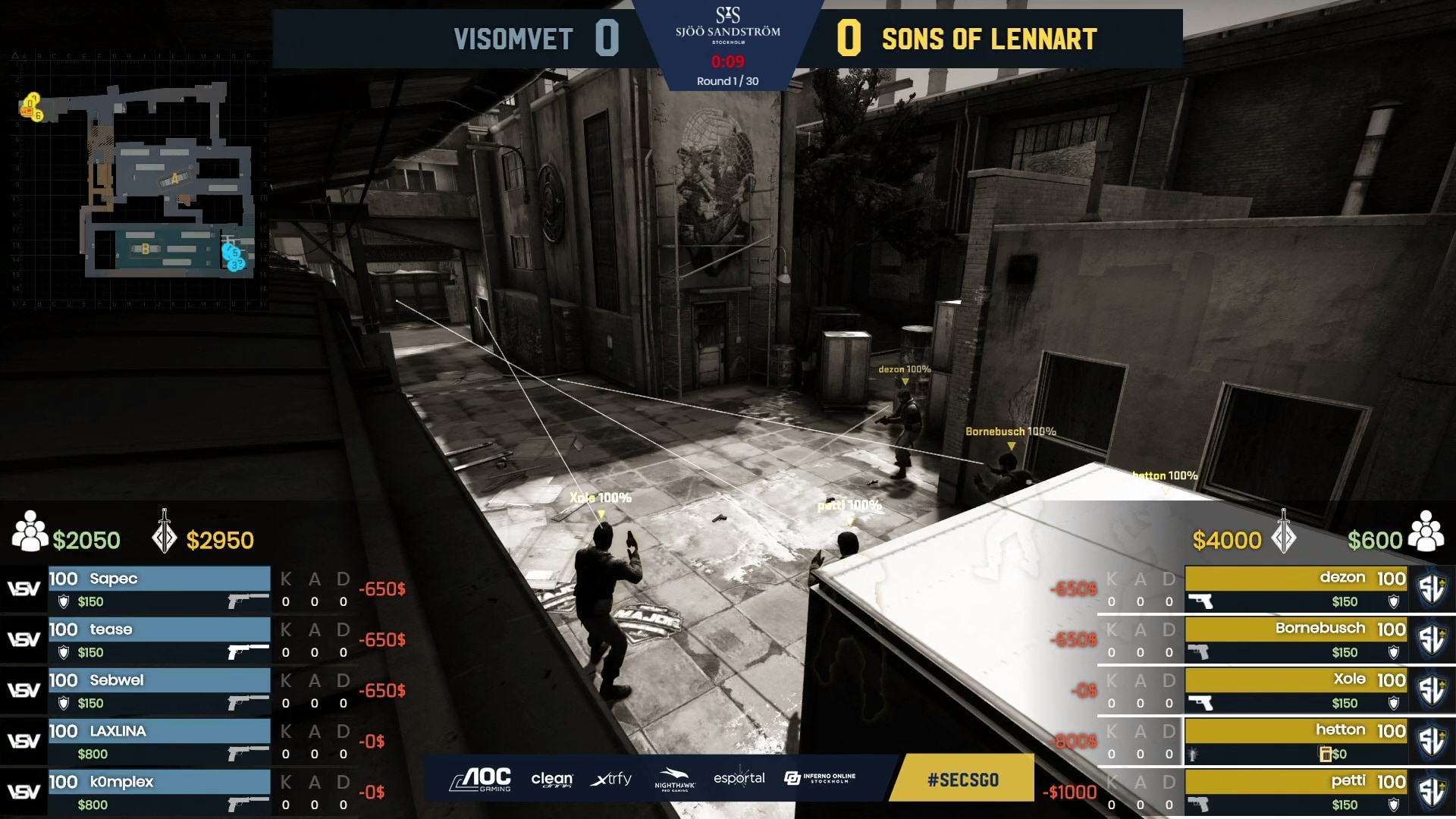The height and width of the screenshot is (819, 1456).
Task: Select the SONS OF LENNART team banner
Action: tap(989, 39)
